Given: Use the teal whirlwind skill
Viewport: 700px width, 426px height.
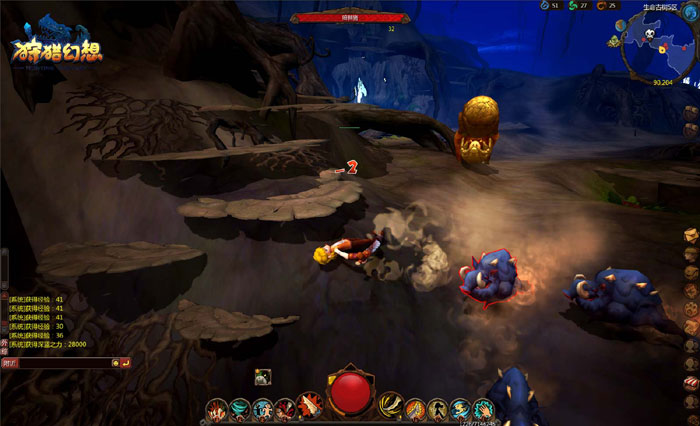Looking at the screenshot, I should 240,409.
